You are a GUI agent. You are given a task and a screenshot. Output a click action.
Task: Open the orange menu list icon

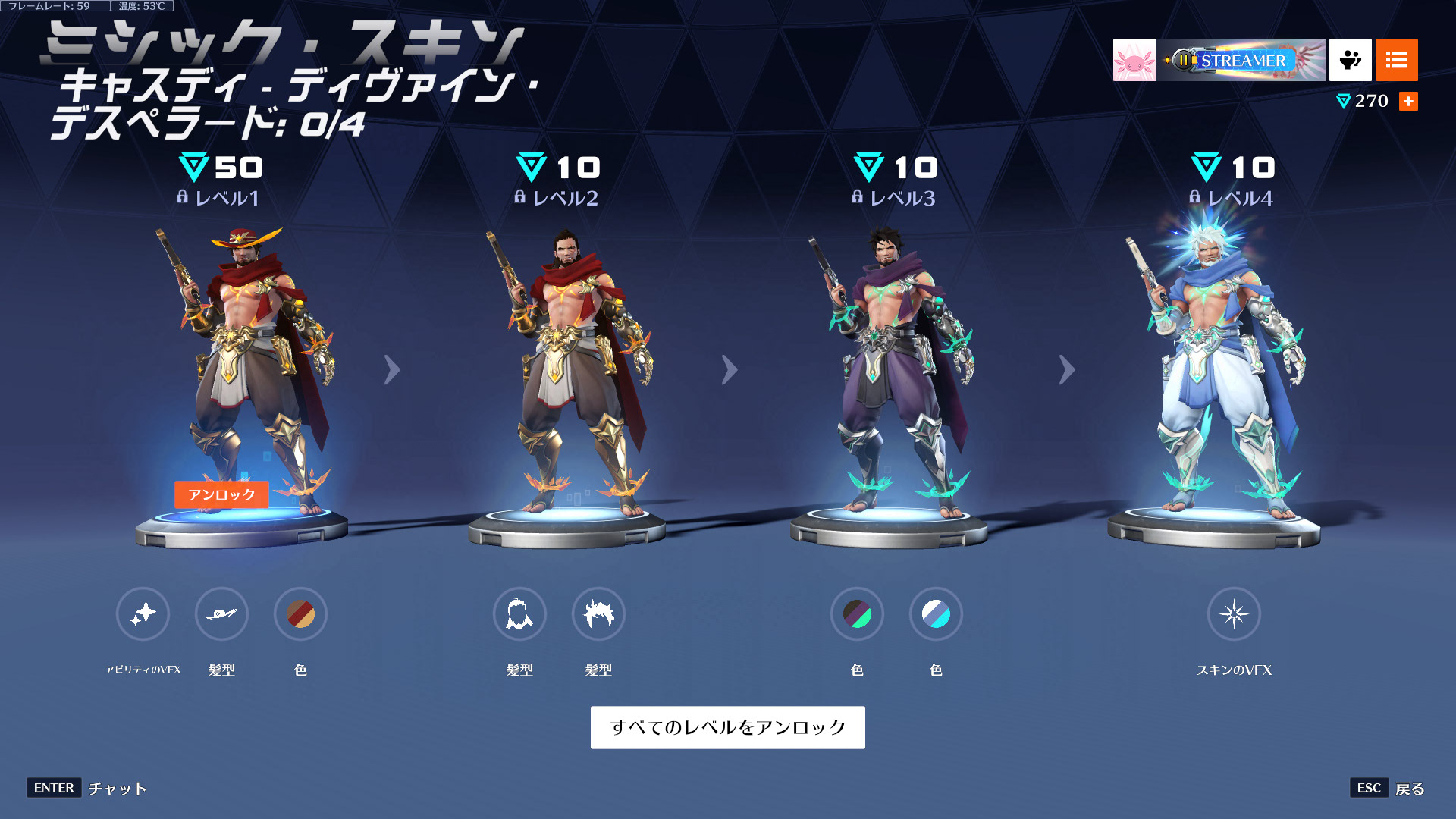(1396, 59)
